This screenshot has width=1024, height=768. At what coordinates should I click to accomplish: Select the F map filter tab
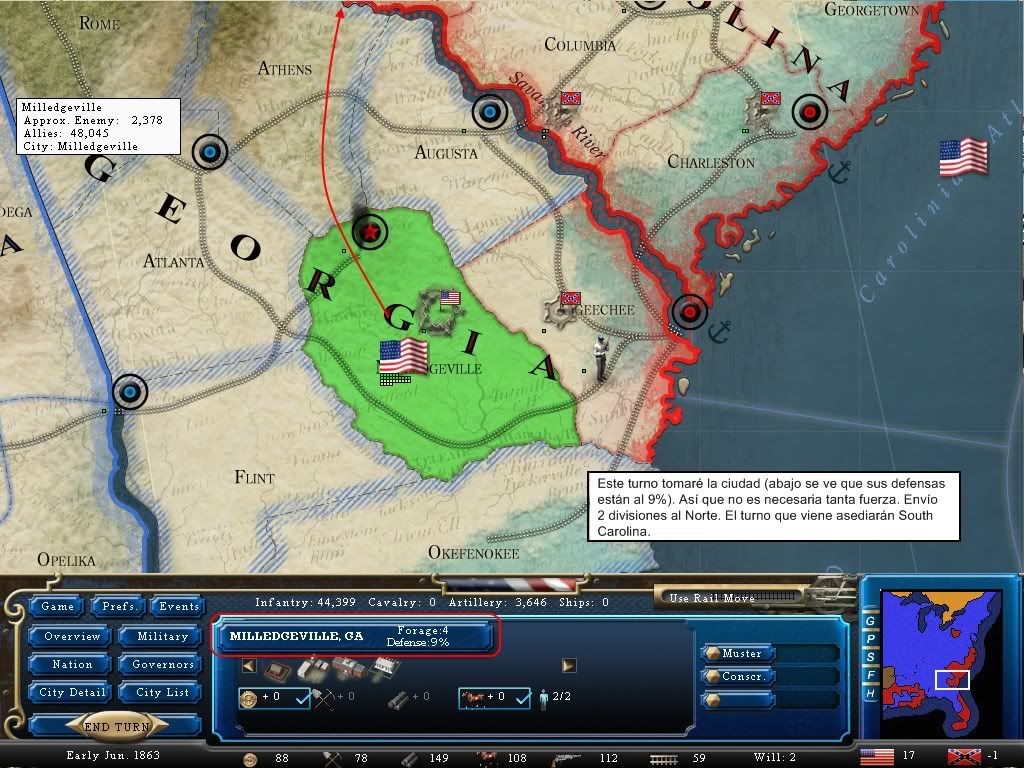(870, 675)
